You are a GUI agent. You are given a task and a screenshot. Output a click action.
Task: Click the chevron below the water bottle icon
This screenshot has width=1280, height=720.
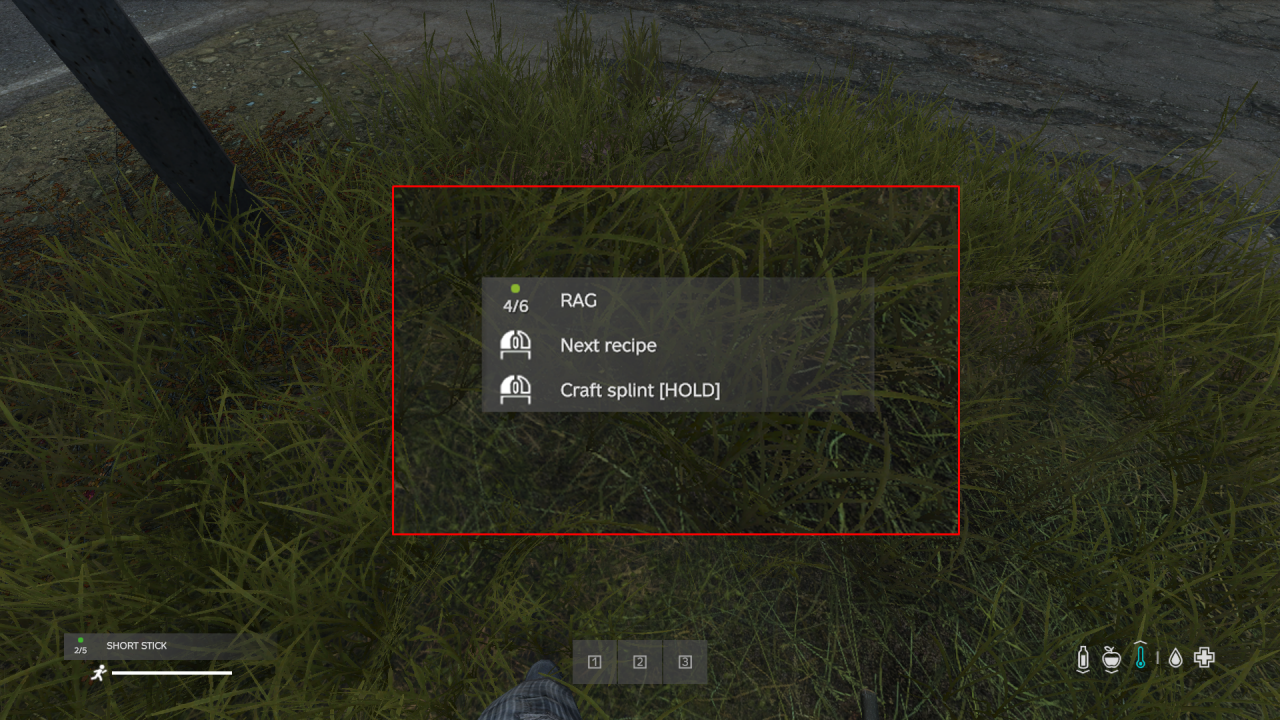pos(1083,672)
